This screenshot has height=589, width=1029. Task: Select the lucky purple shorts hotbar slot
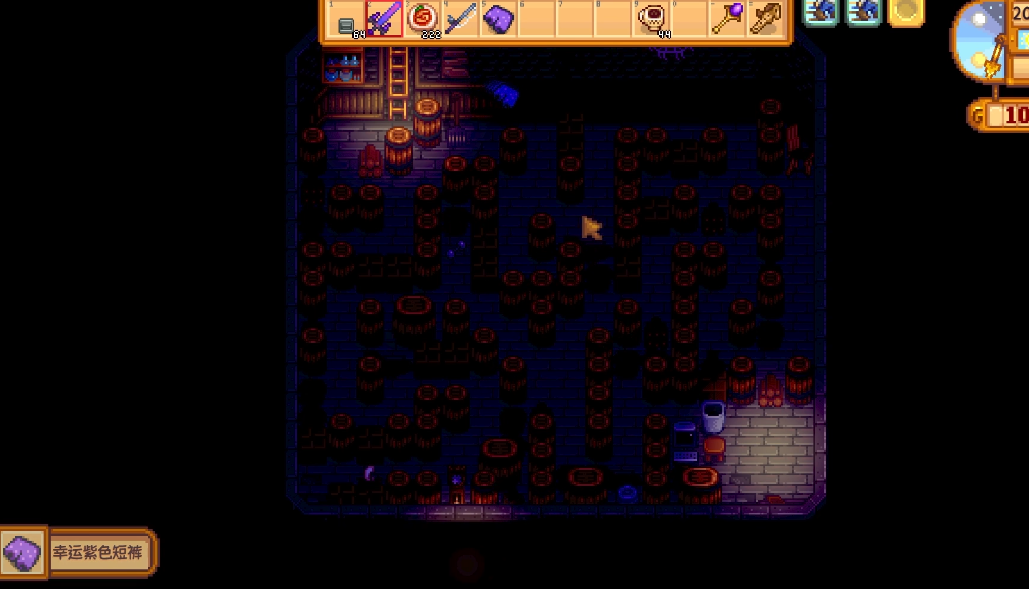click(x=498, y=19)
